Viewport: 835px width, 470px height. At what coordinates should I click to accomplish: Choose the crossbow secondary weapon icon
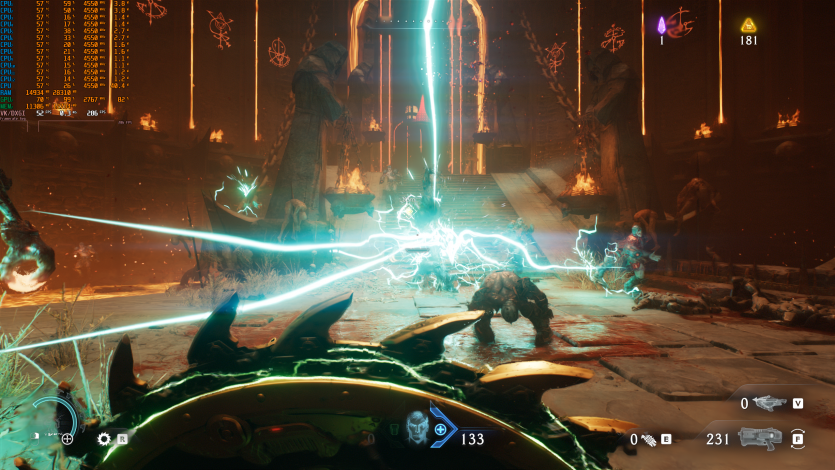point(769,403)
